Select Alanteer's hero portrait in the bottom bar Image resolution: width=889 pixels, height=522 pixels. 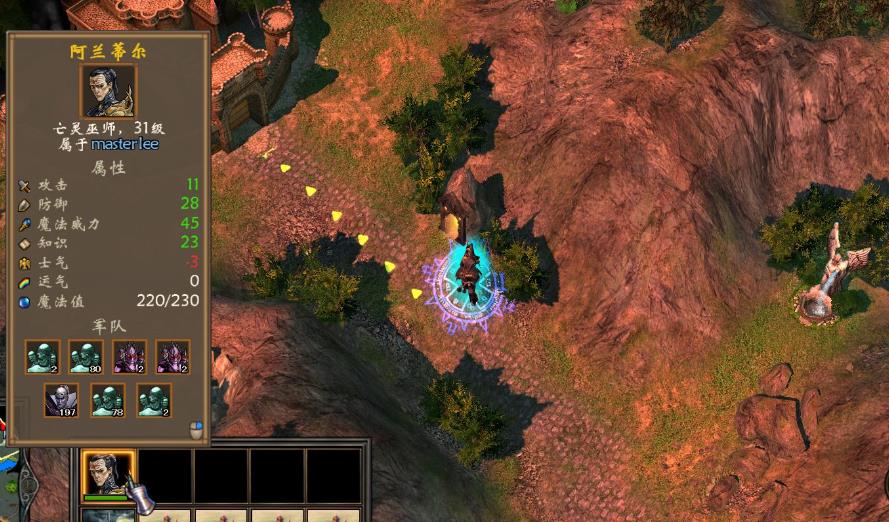(x=108, y=473)
